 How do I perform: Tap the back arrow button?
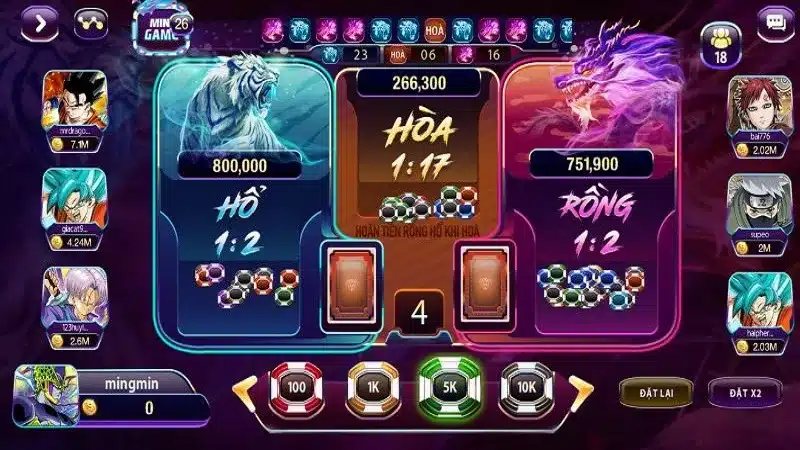click(40, 20)
